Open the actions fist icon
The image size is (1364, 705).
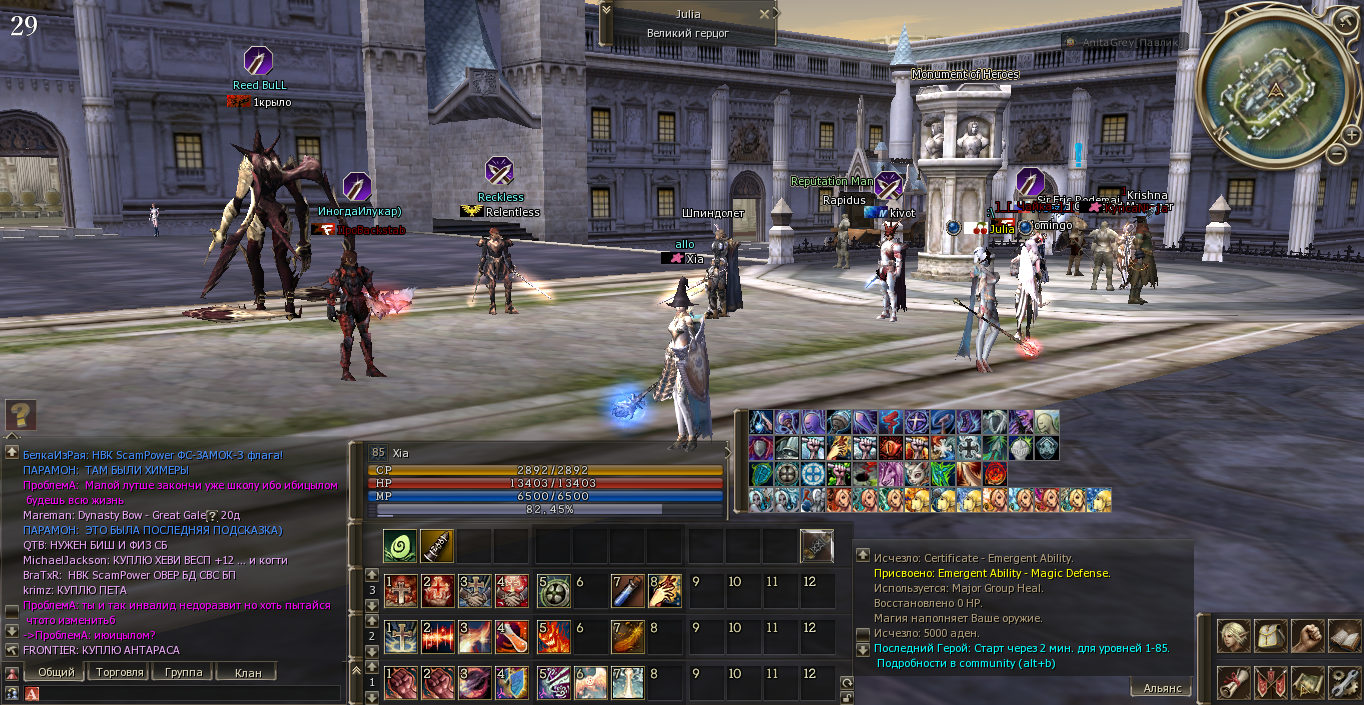click(x=1307, y=637)
